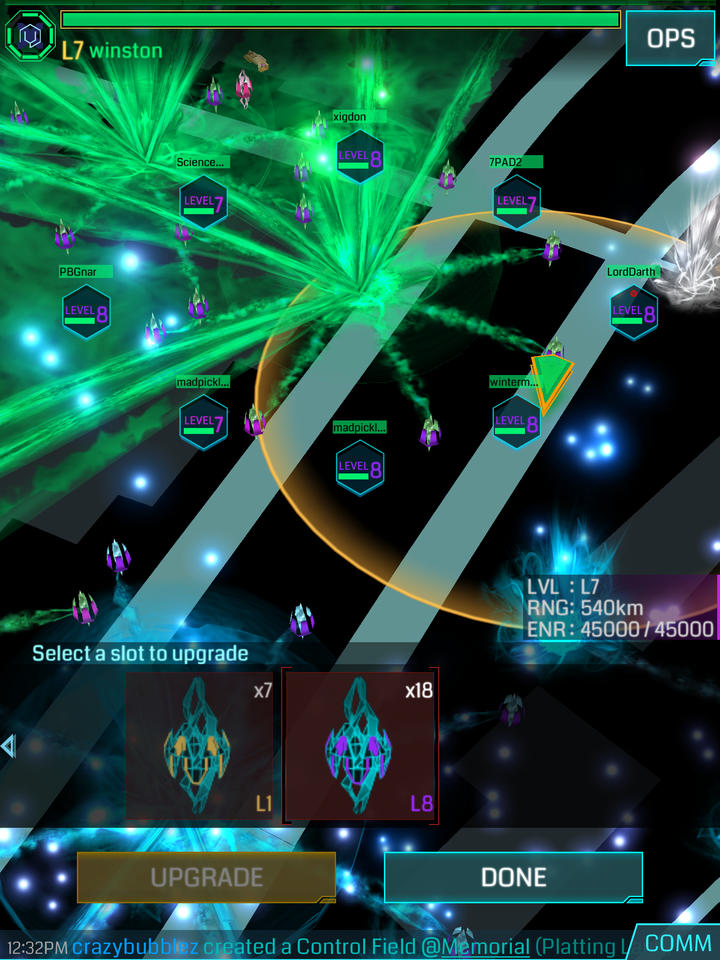Select xigdon's level 8 resonator slot

click(360, 157)
